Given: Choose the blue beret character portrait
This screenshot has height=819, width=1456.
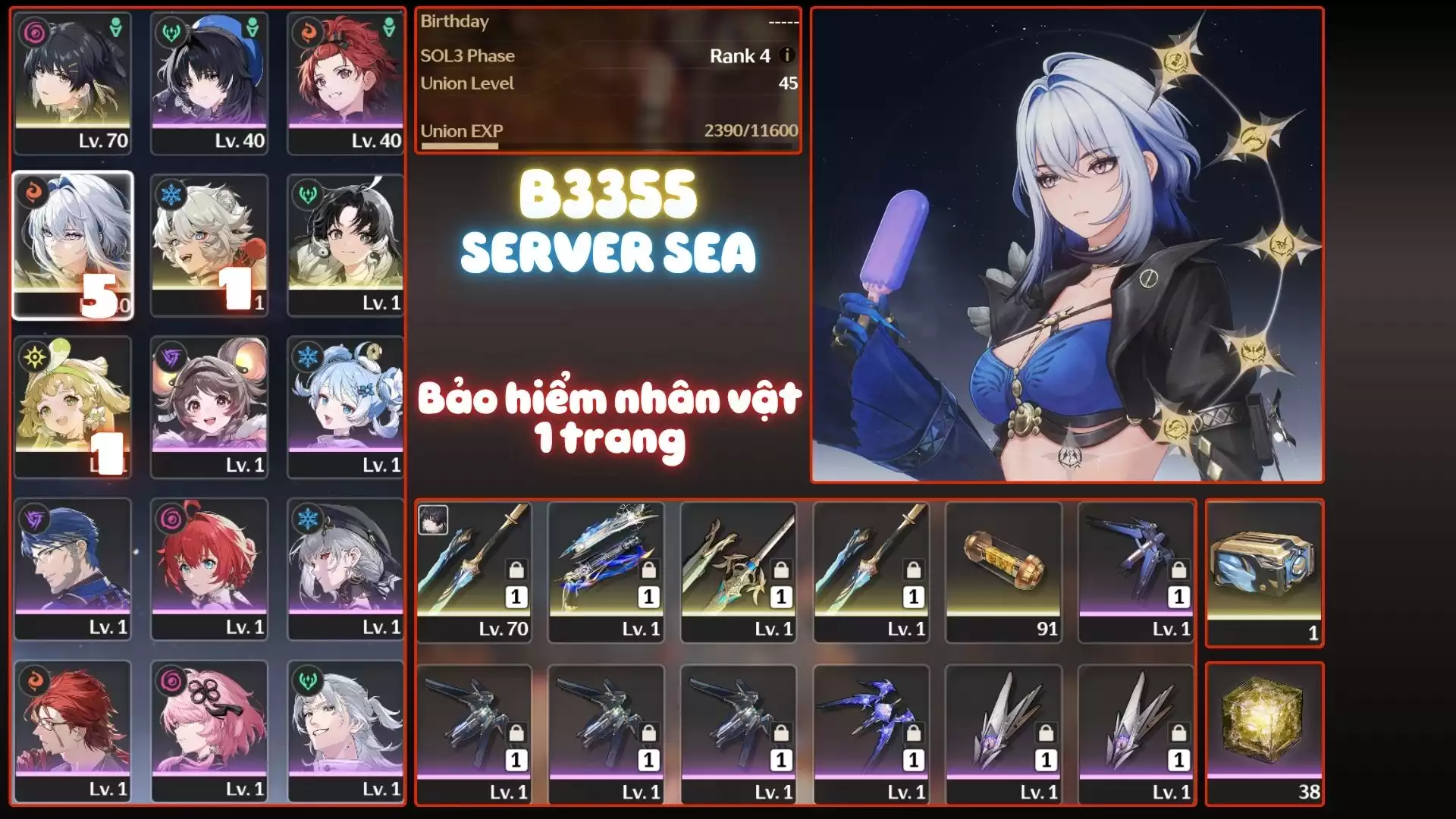Looking at the screenshot, I should pos(209,82).
